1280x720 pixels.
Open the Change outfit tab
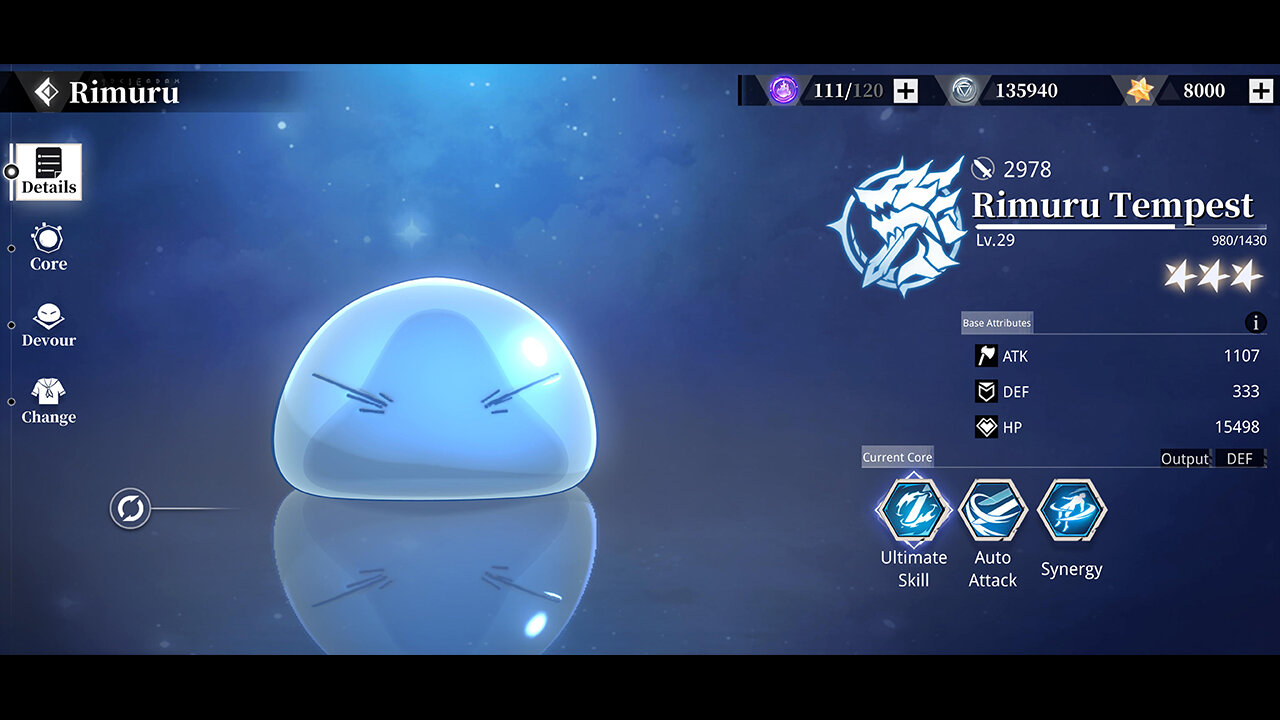click(x=48, y=401)
